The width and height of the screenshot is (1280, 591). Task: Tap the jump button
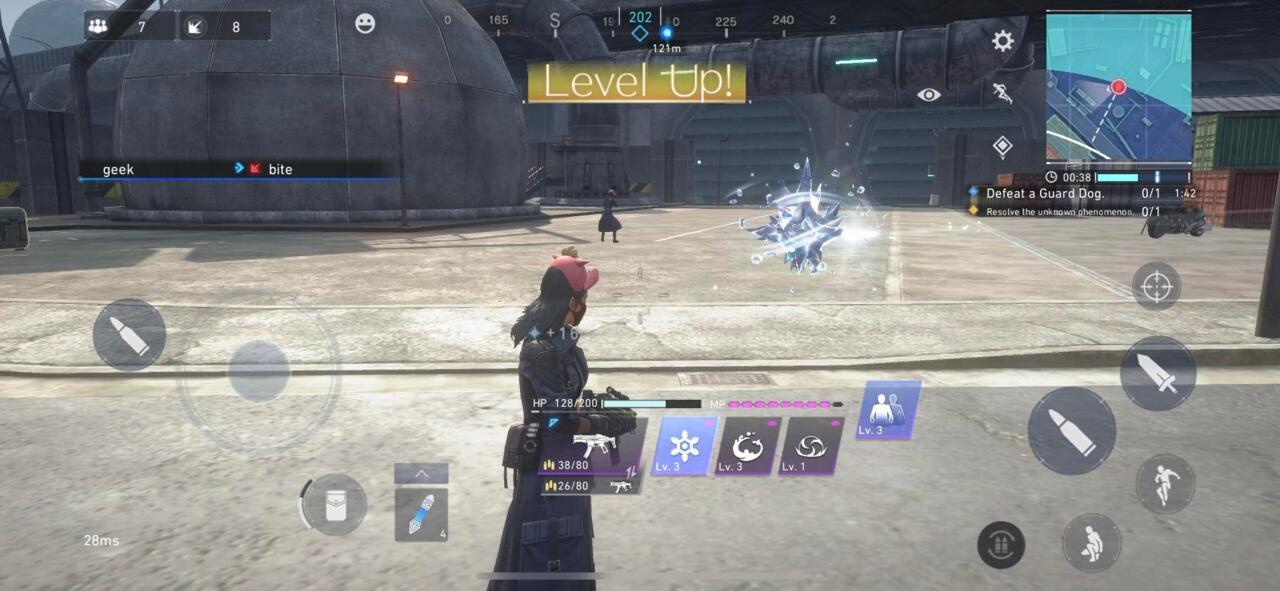[1165, 485]
